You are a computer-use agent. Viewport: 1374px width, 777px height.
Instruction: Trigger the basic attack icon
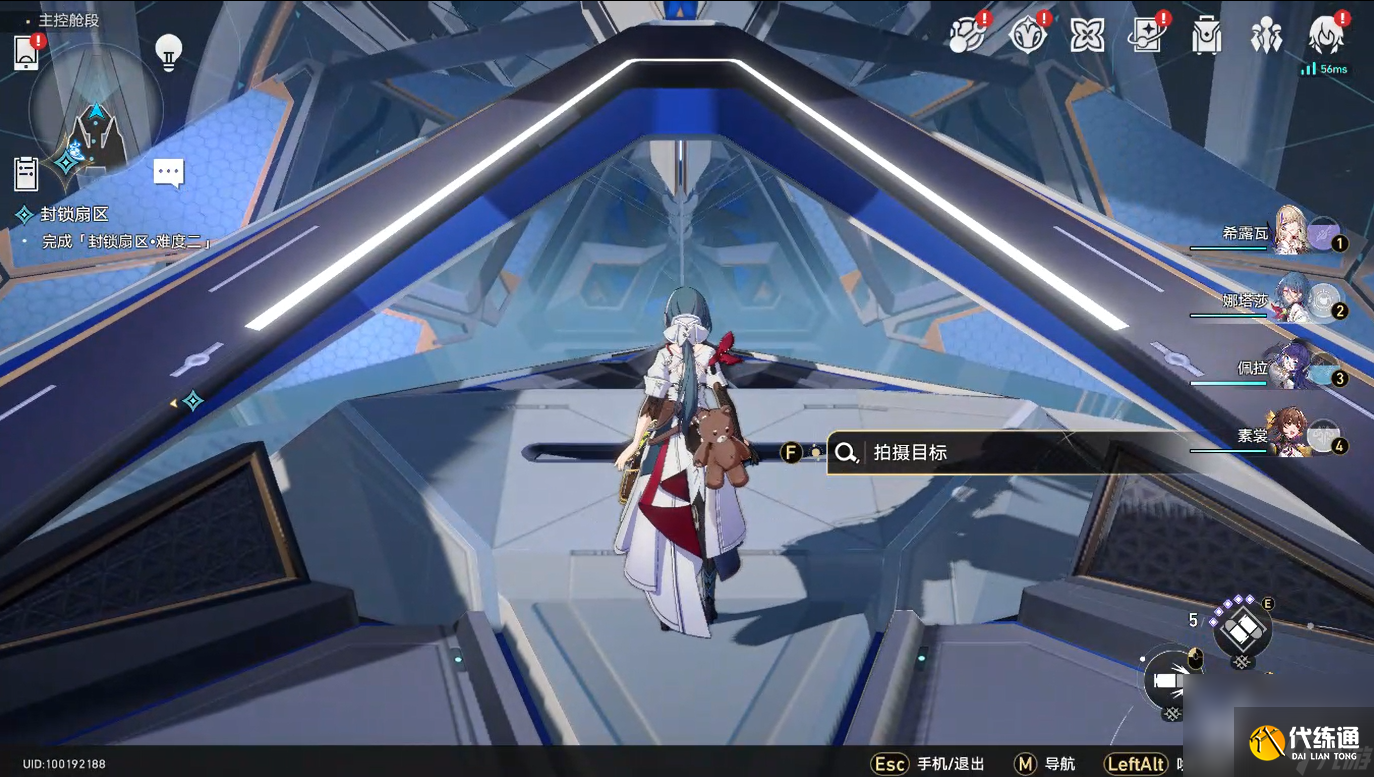point(1171,681)
